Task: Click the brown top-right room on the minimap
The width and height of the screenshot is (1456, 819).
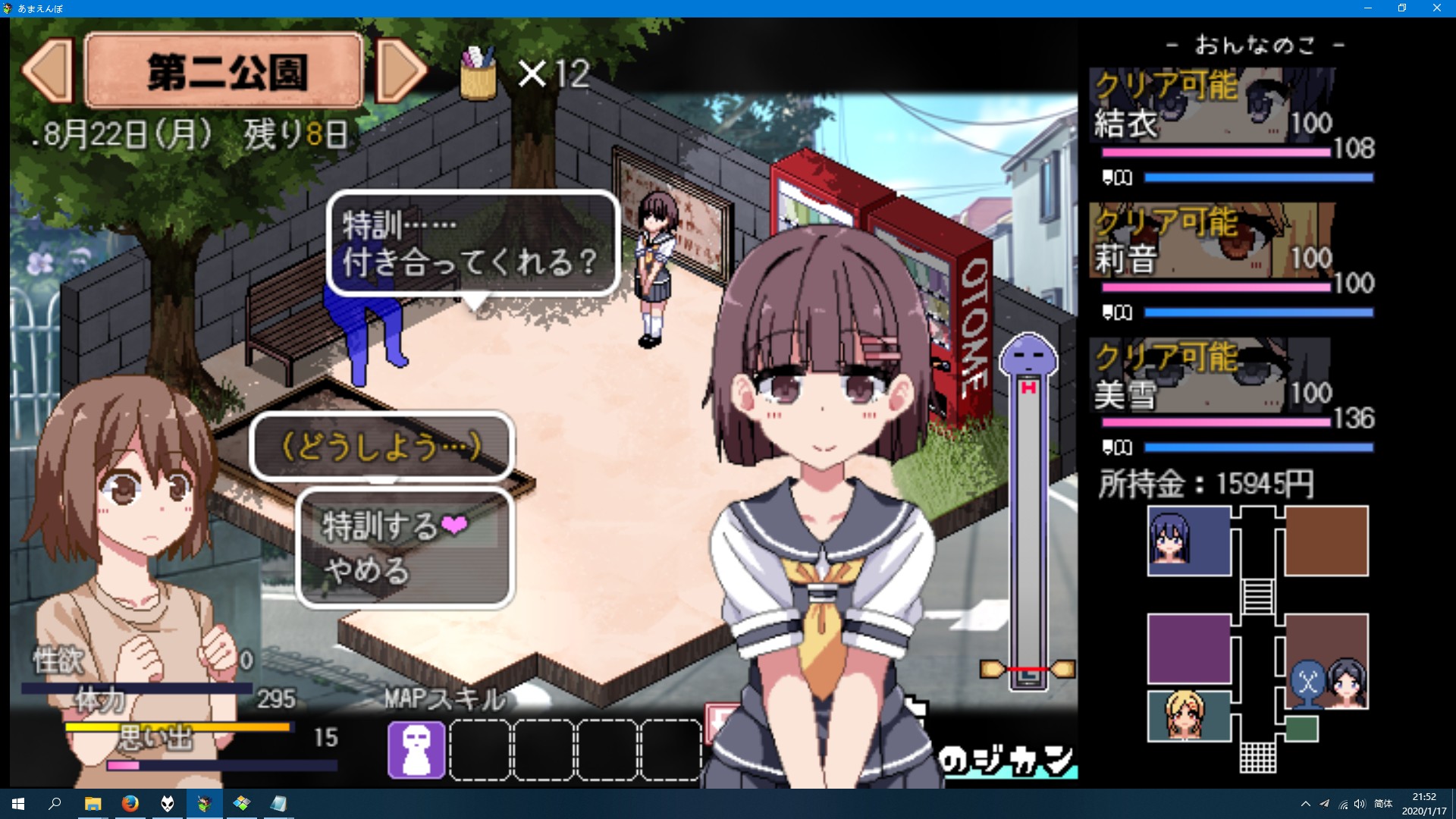Action: pyautogui.click(x=1326, y=541)
